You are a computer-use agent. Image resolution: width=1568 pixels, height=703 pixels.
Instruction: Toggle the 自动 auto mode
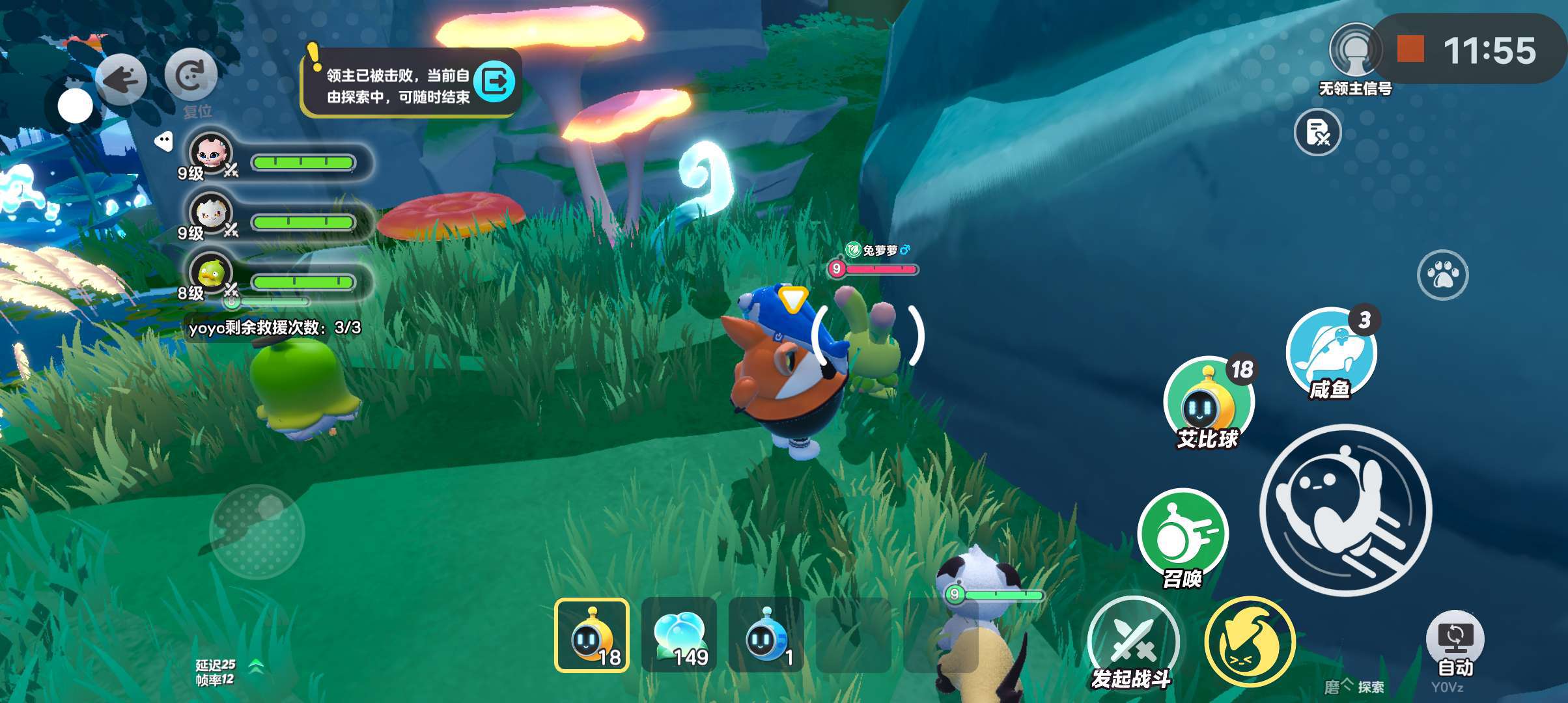[1455, 641]
